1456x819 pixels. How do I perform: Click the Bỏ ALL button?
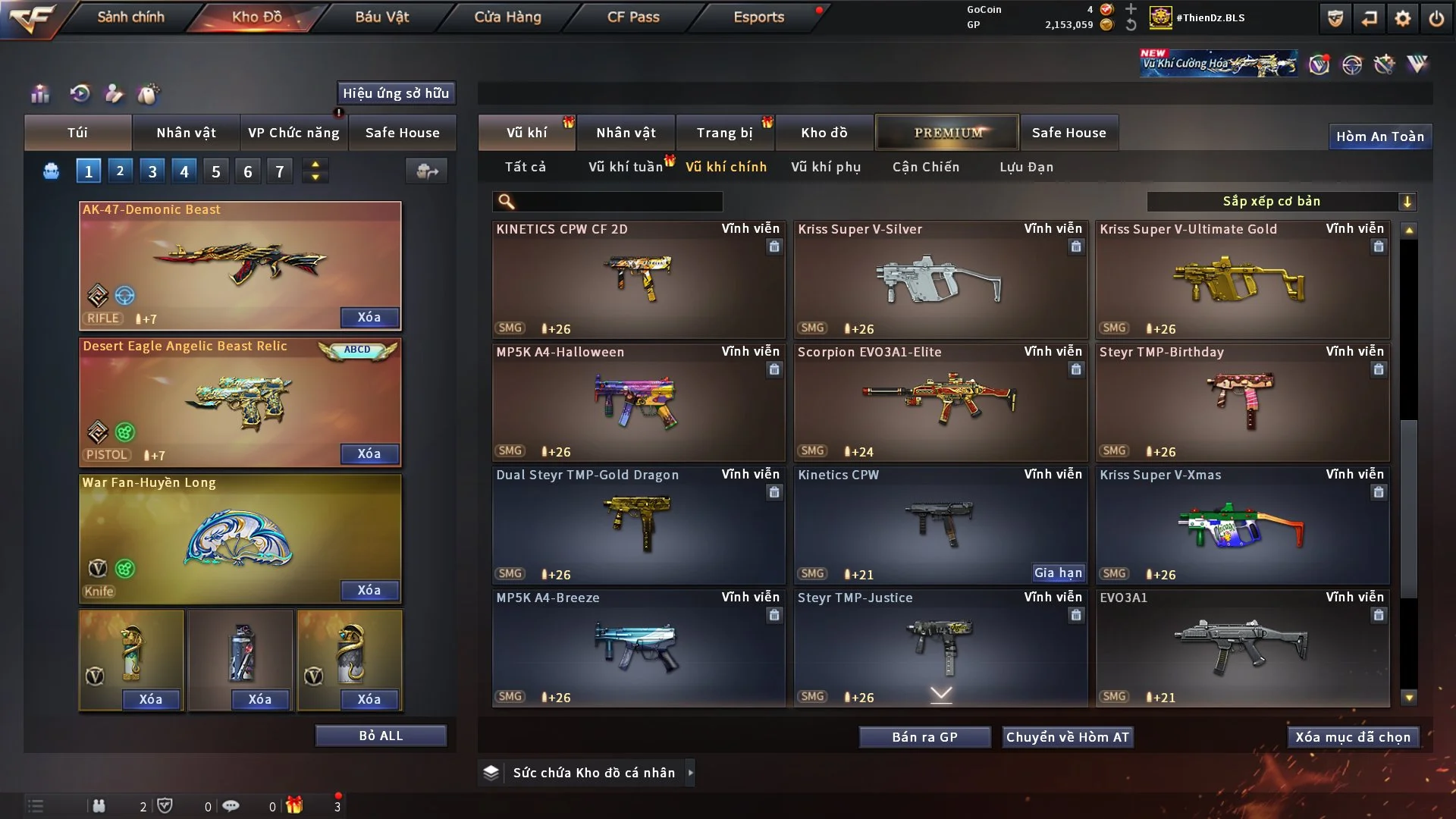381,736
